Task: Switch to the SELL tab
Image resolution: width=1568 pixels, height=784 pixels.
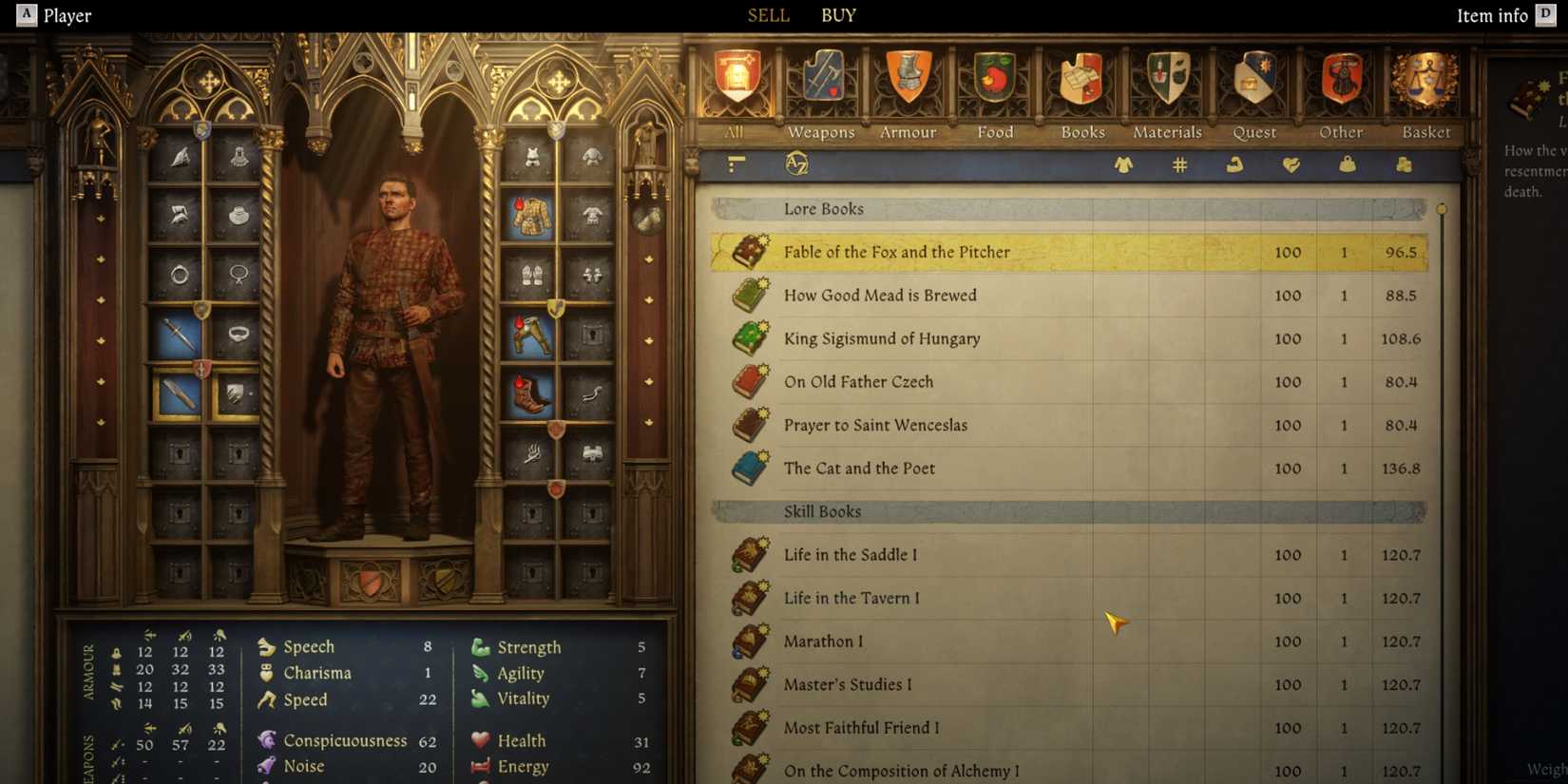Action: click(768, 15)
